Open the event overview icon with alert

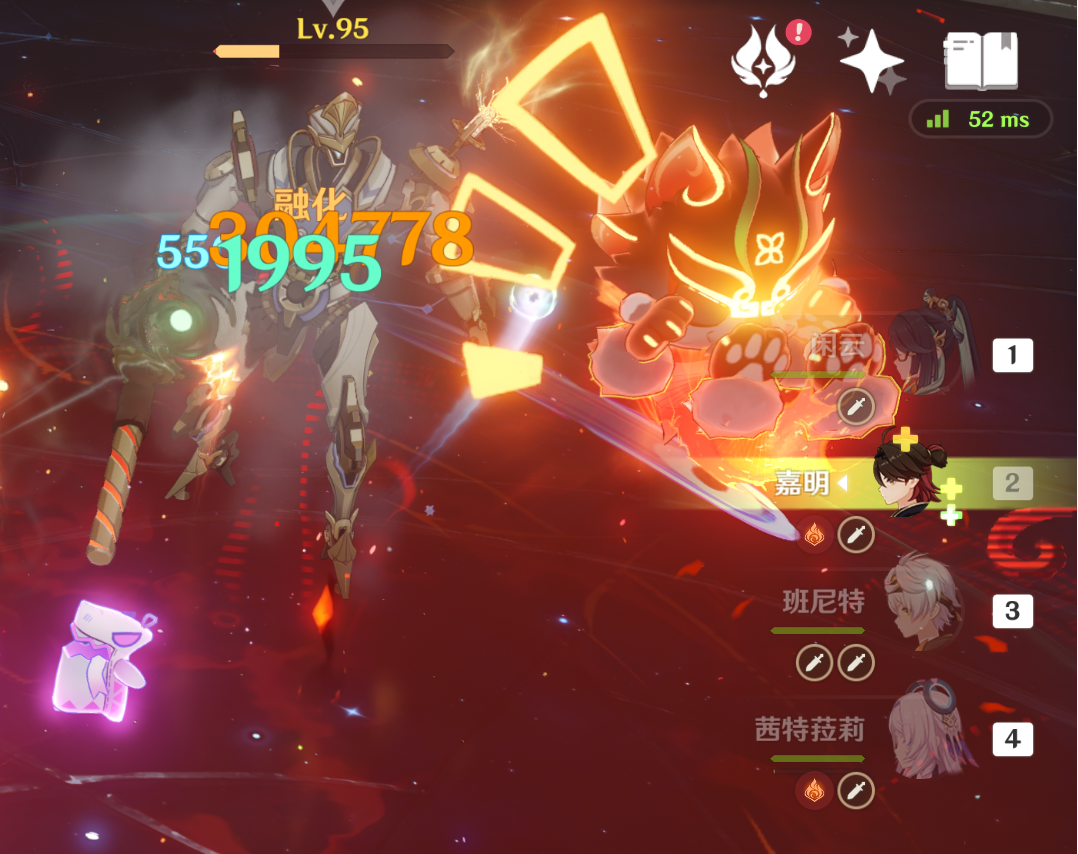(765, 60)
